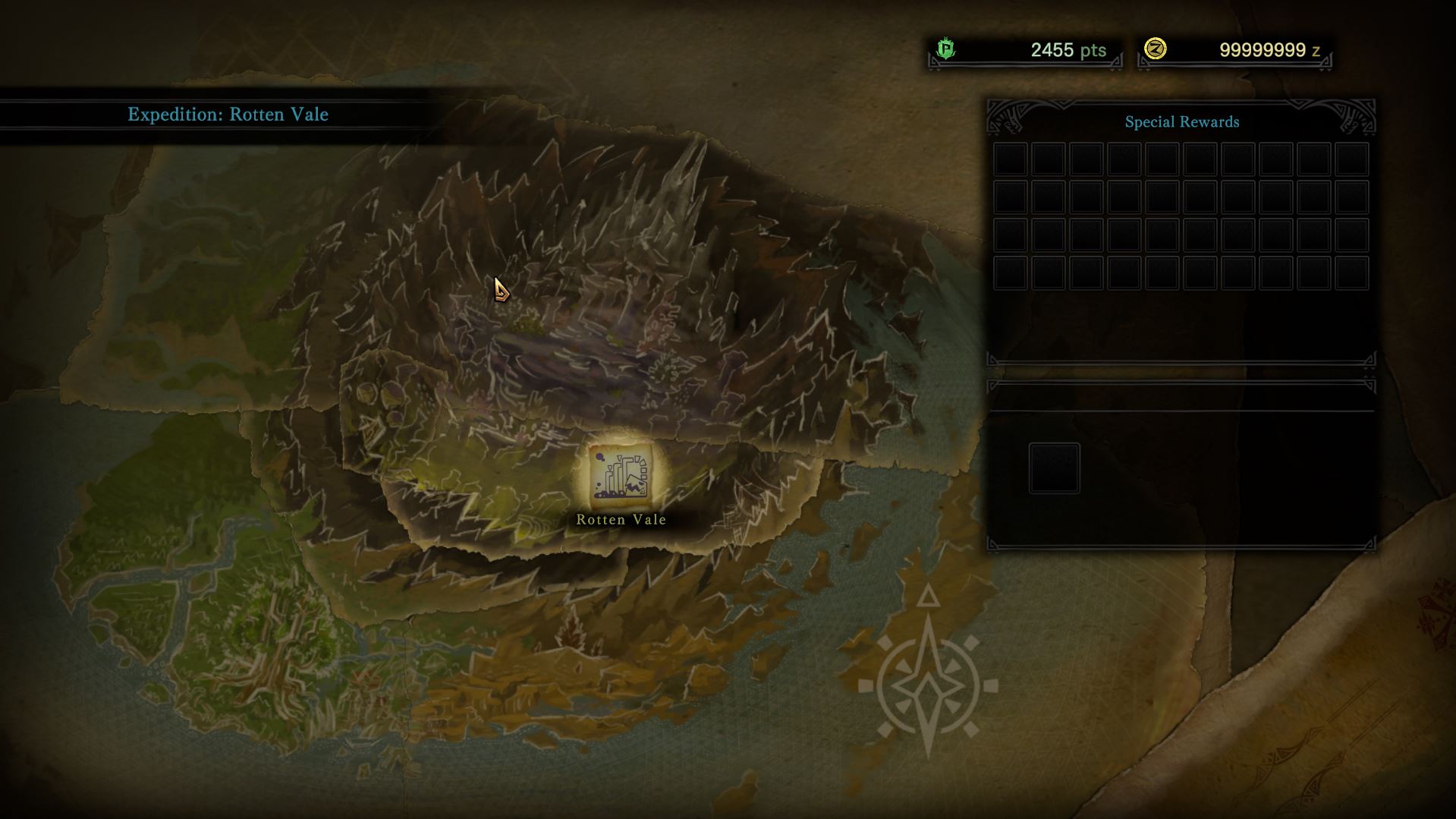Click the Special Rewards panel header
Screen dimensions: 1456x819
coord(1182,121)
